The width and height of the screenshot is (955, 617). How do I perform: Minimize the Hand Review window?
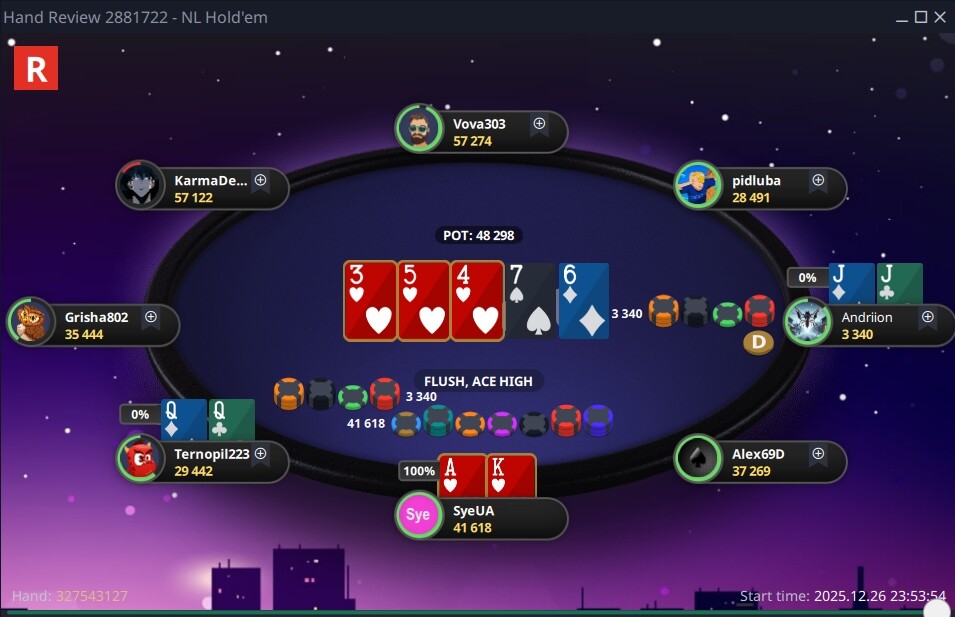(901, 17)
